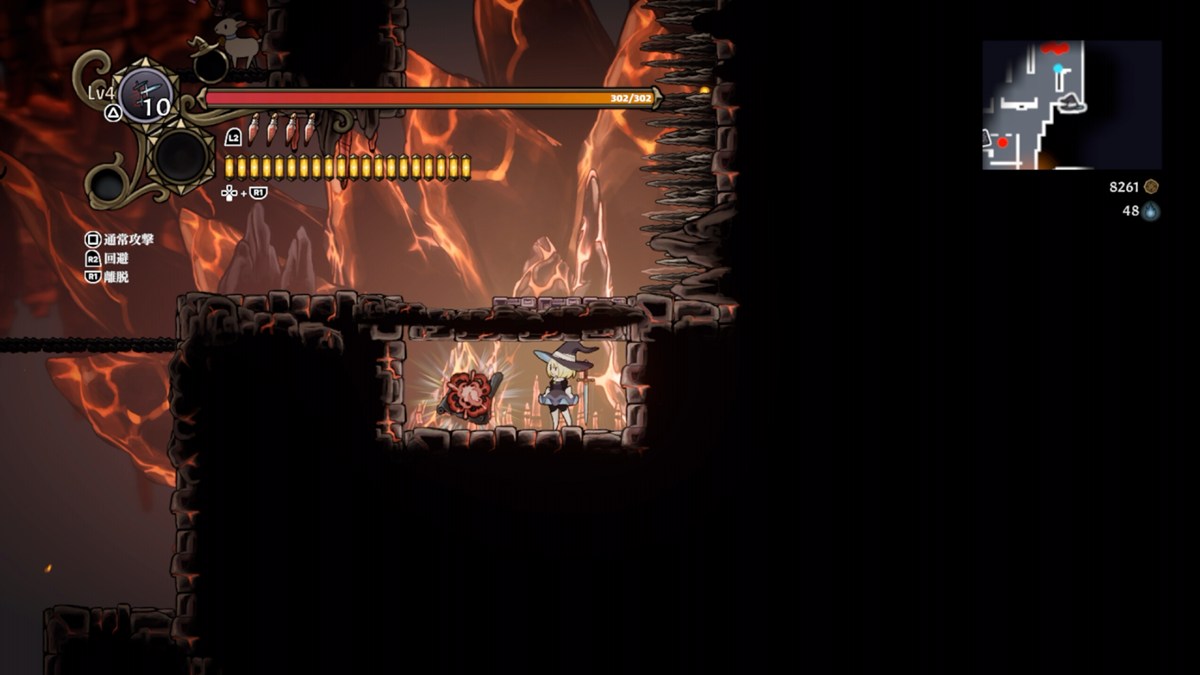This screenshot has height=675, width=1200.
Task: Select the witch hat marker on the minimap
Action: coord(1071,101)
